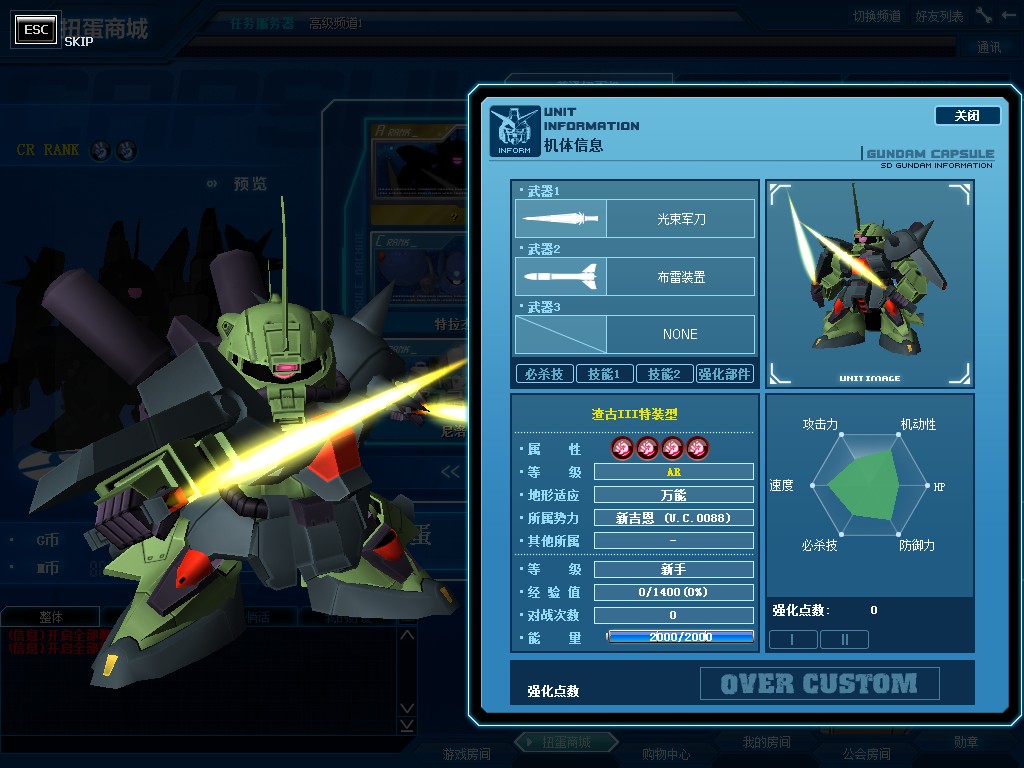Open the 游戏房间 game room
The image size is (1024, 768).
[466, 754]
